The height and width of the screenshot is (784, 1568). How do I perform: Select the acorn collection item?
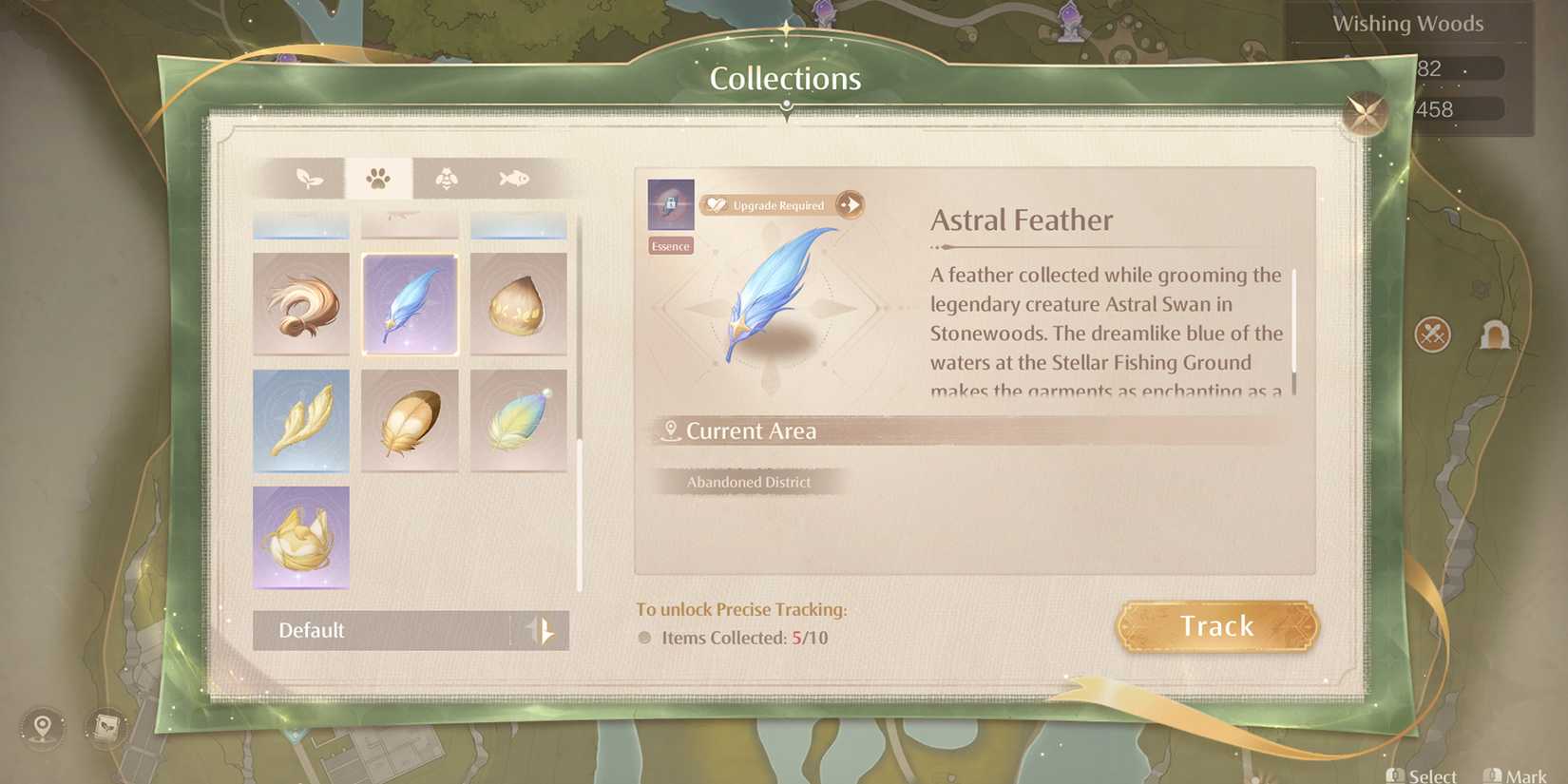pos(518,305)
